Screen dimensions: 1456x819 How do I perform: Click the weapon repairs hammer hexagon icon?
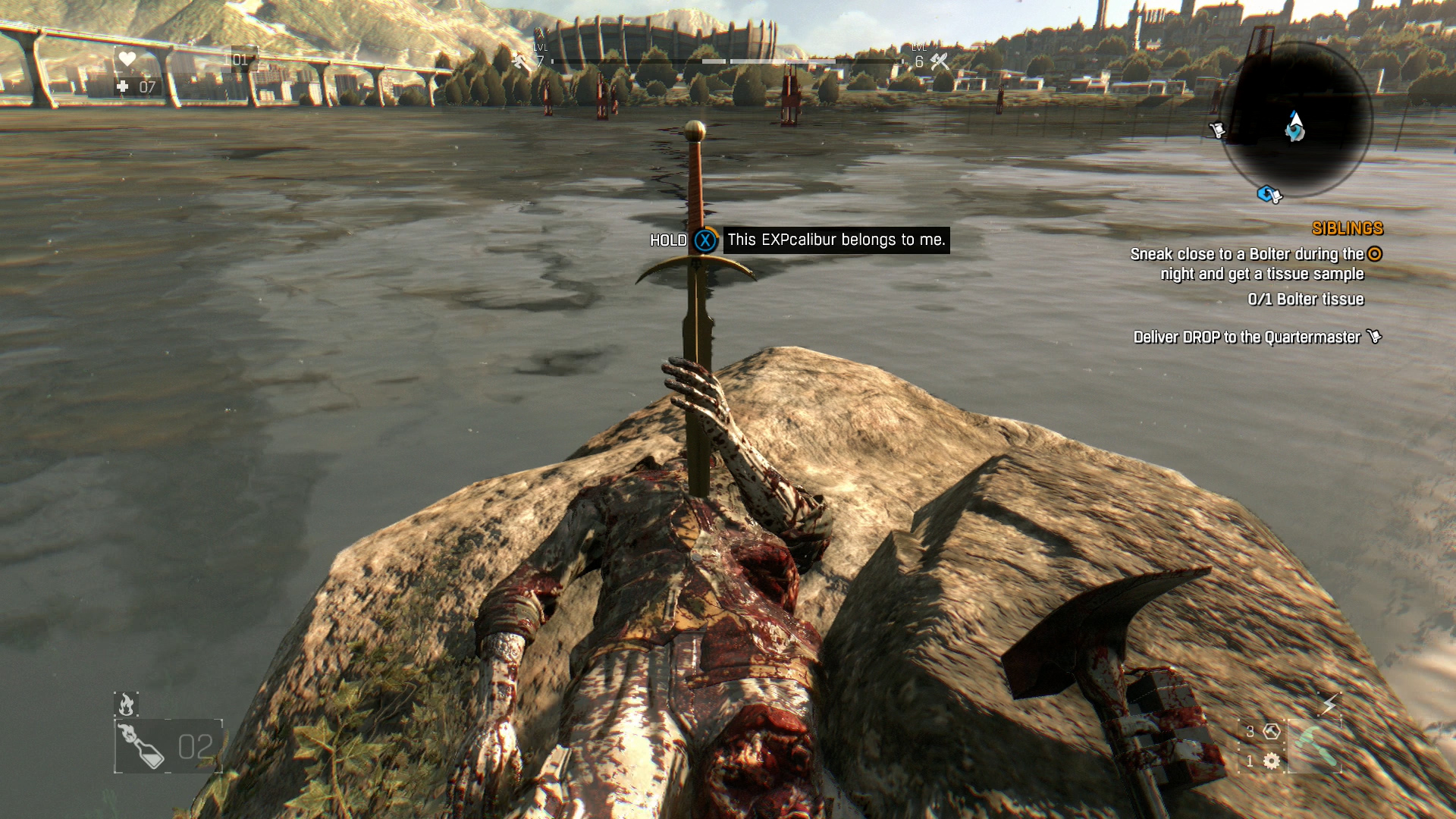(x=1272, y=731)
